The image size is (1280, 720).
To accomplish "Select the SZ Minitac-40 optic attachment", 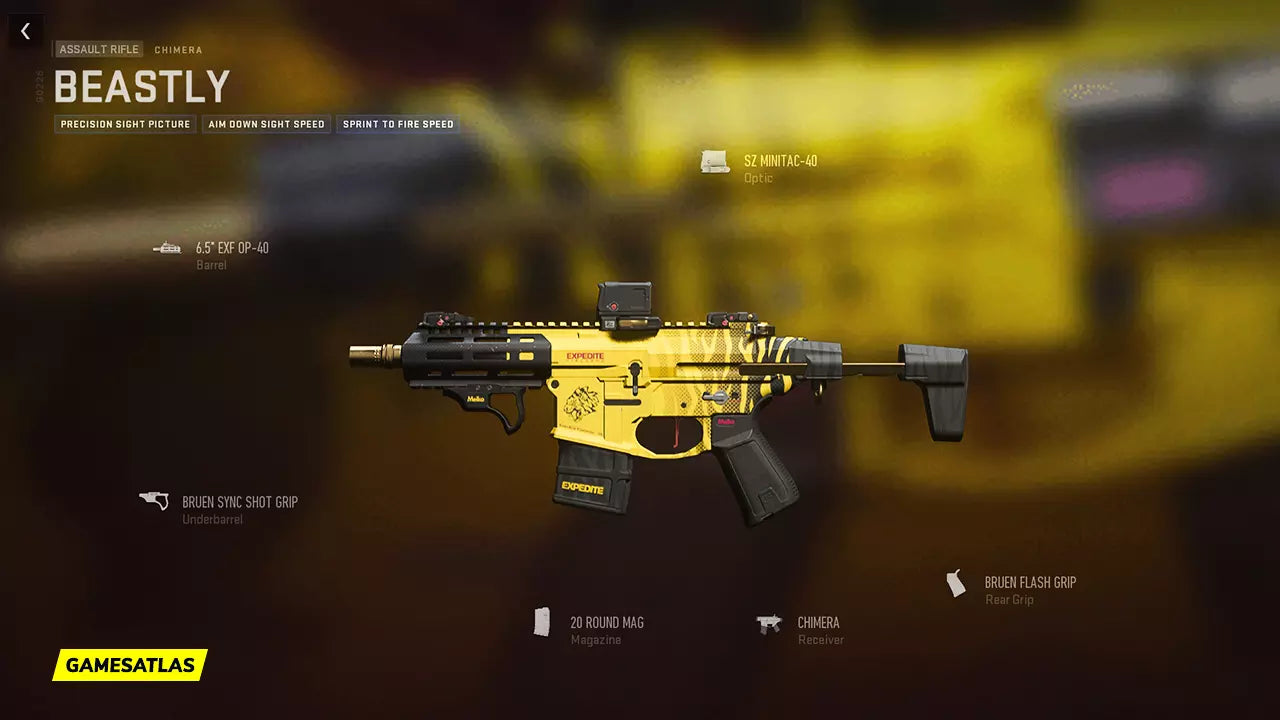I will [780, 161].
